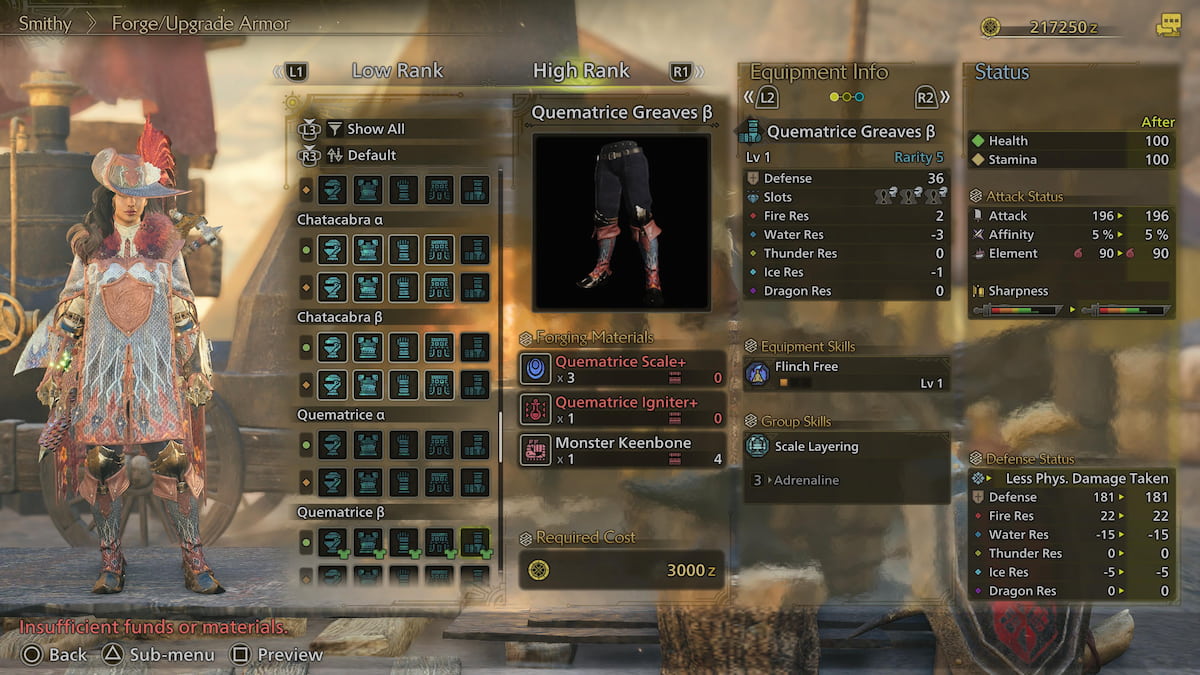View the Flinch Free equipment skill
1200x675 pixels.
pyautogui.click(x=846, y=374)
